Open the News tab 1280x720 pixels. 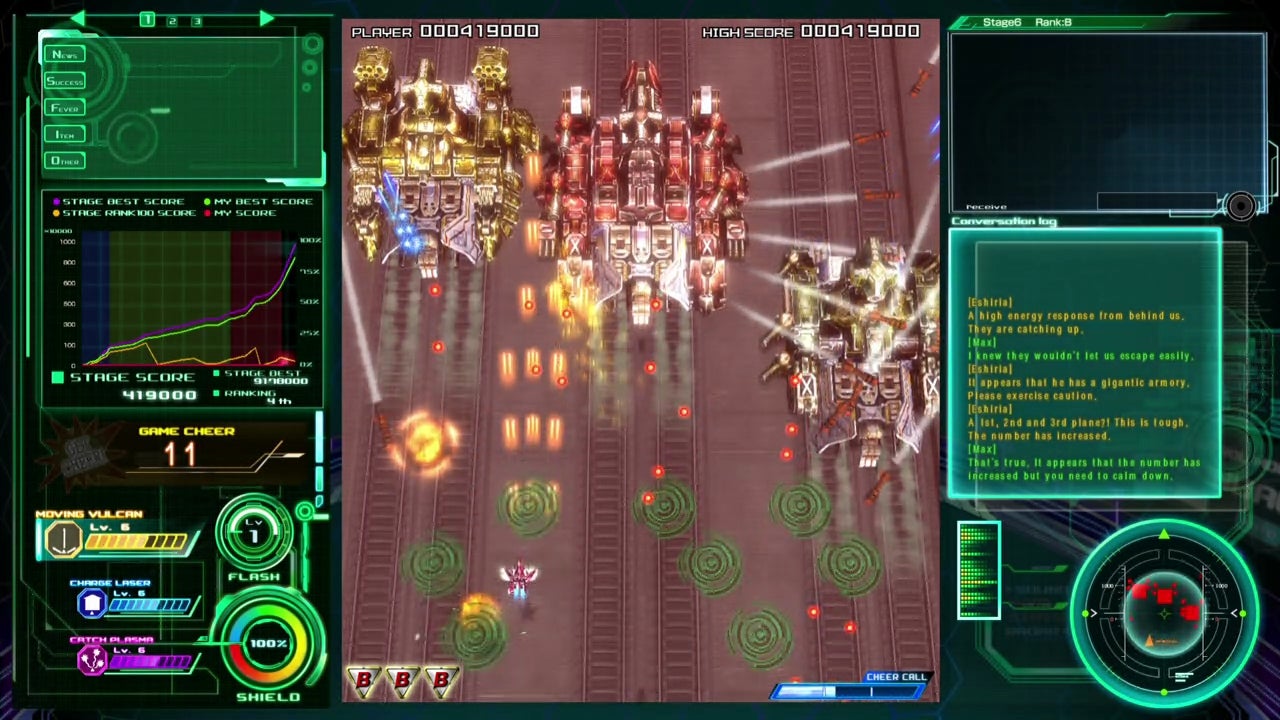tap(65, 55)
